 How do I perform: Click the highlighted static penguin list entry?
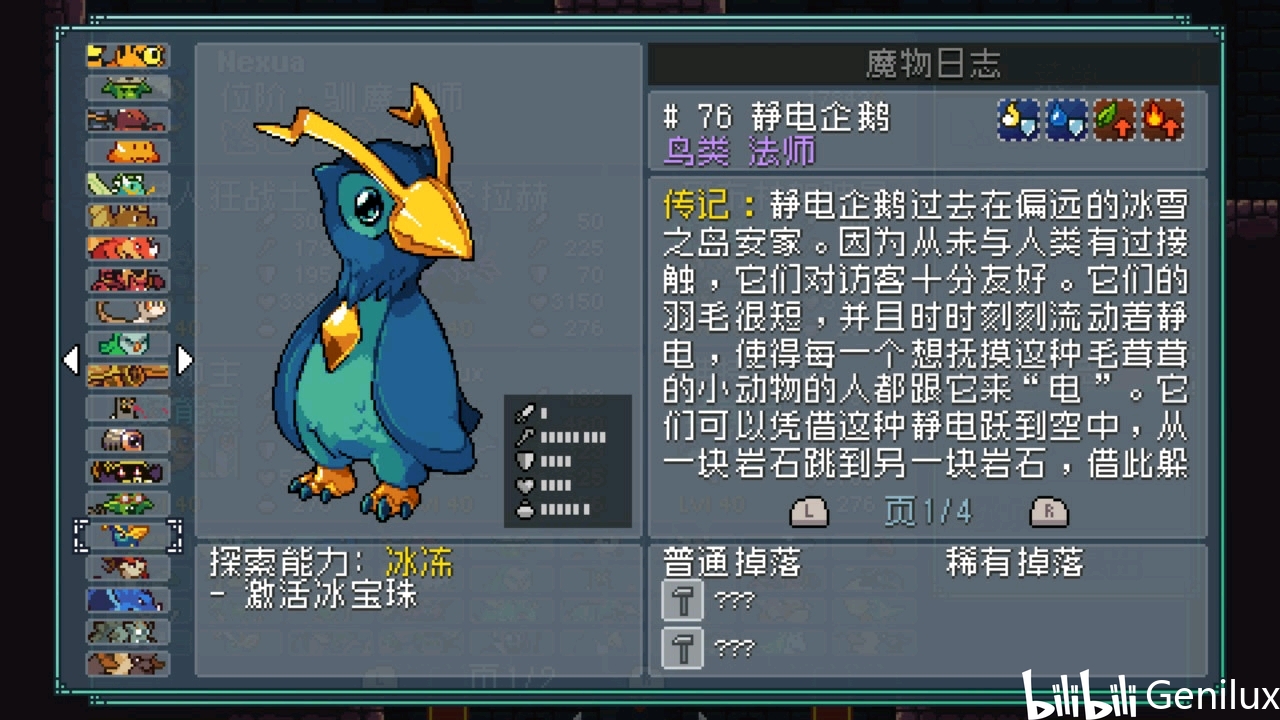coord(127,536)
